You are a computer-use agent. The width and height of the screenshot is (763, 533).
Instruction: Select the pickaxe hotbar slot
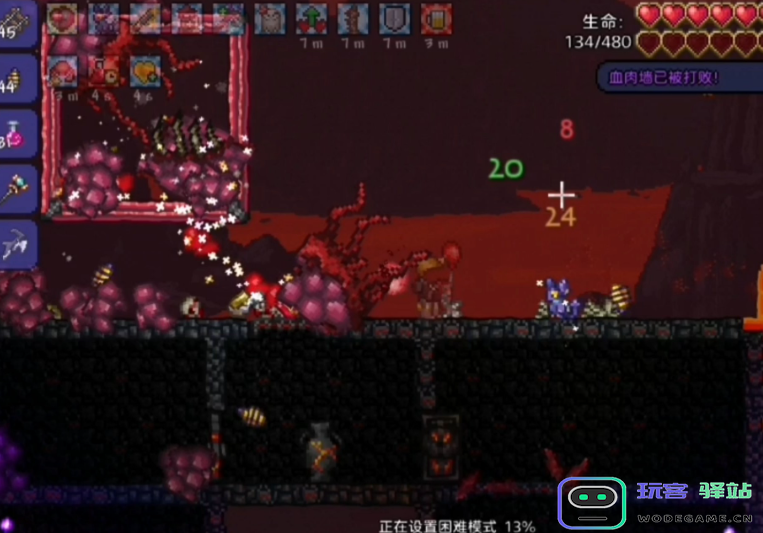(x=18, y=242)
